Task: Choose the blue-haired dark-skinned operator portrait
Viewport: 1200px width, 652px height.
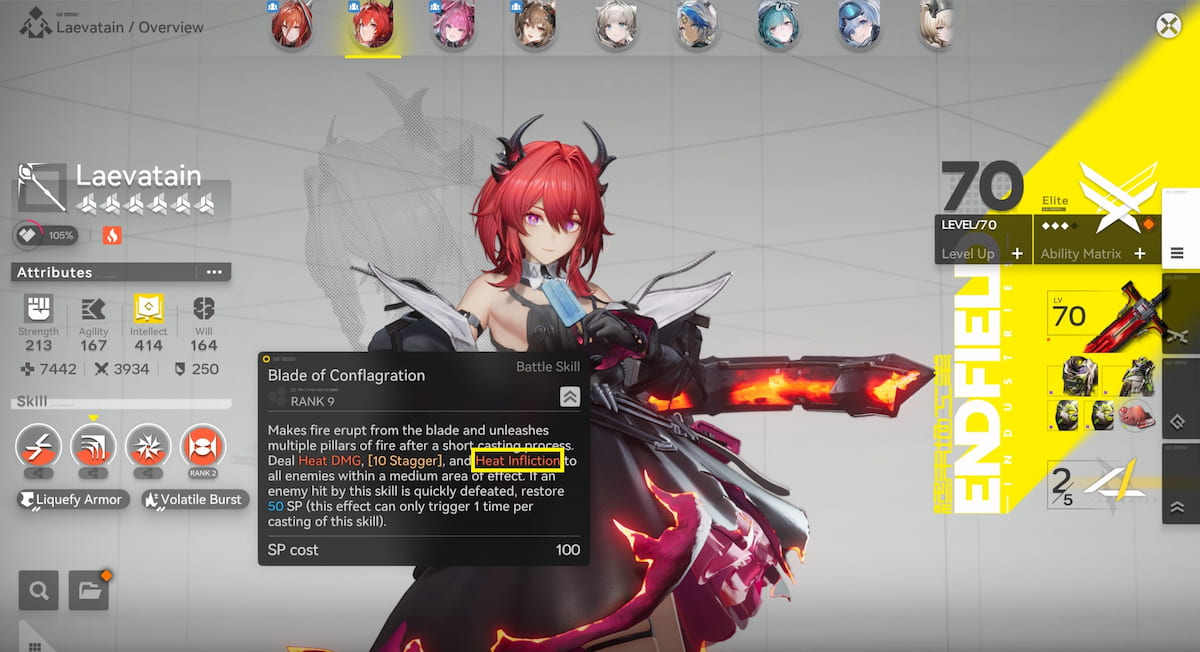Action: pos(695,26)
